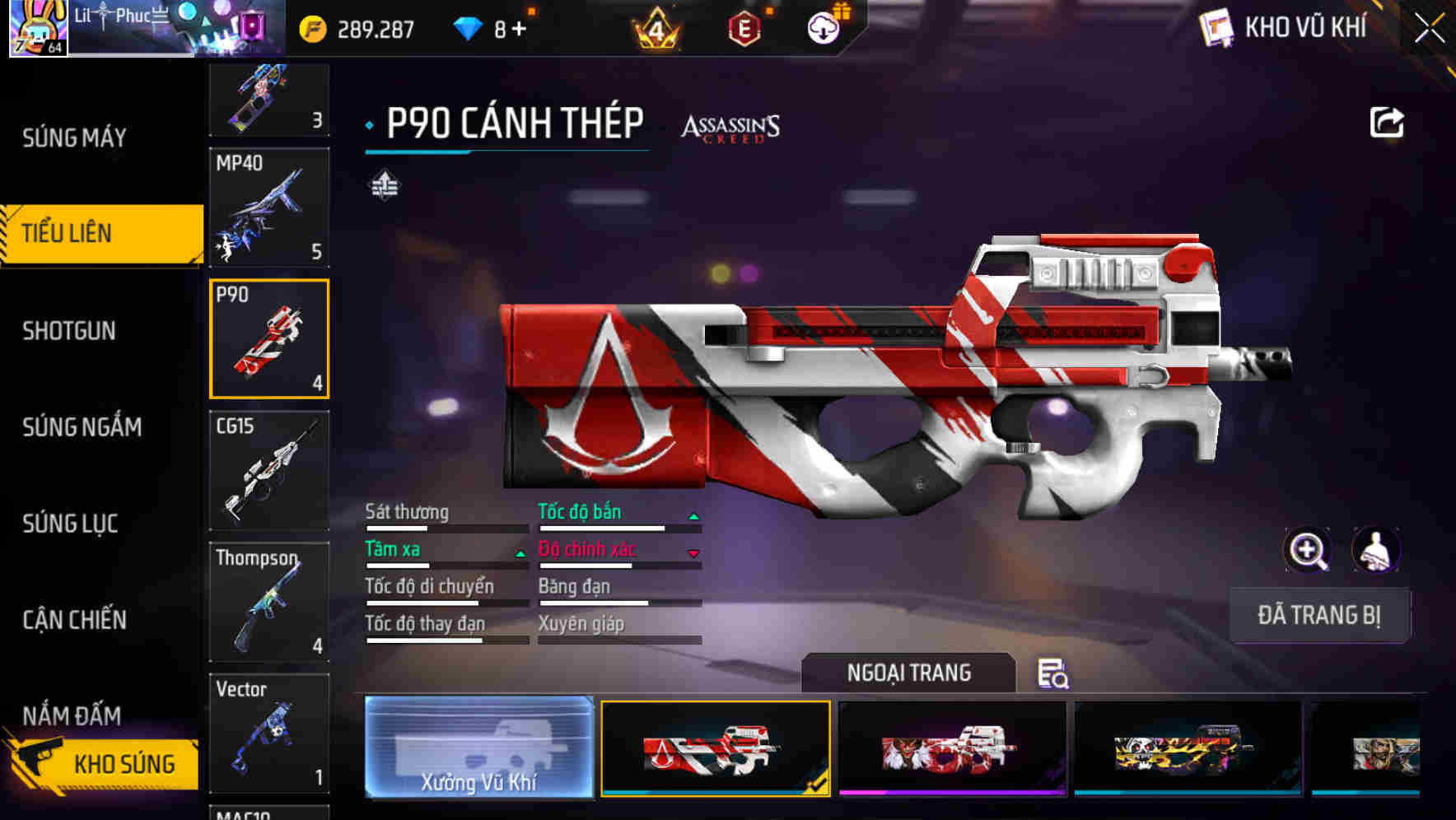
Task: Select the SHOTGUN category in the sidebar
Action: click(69, 330)
